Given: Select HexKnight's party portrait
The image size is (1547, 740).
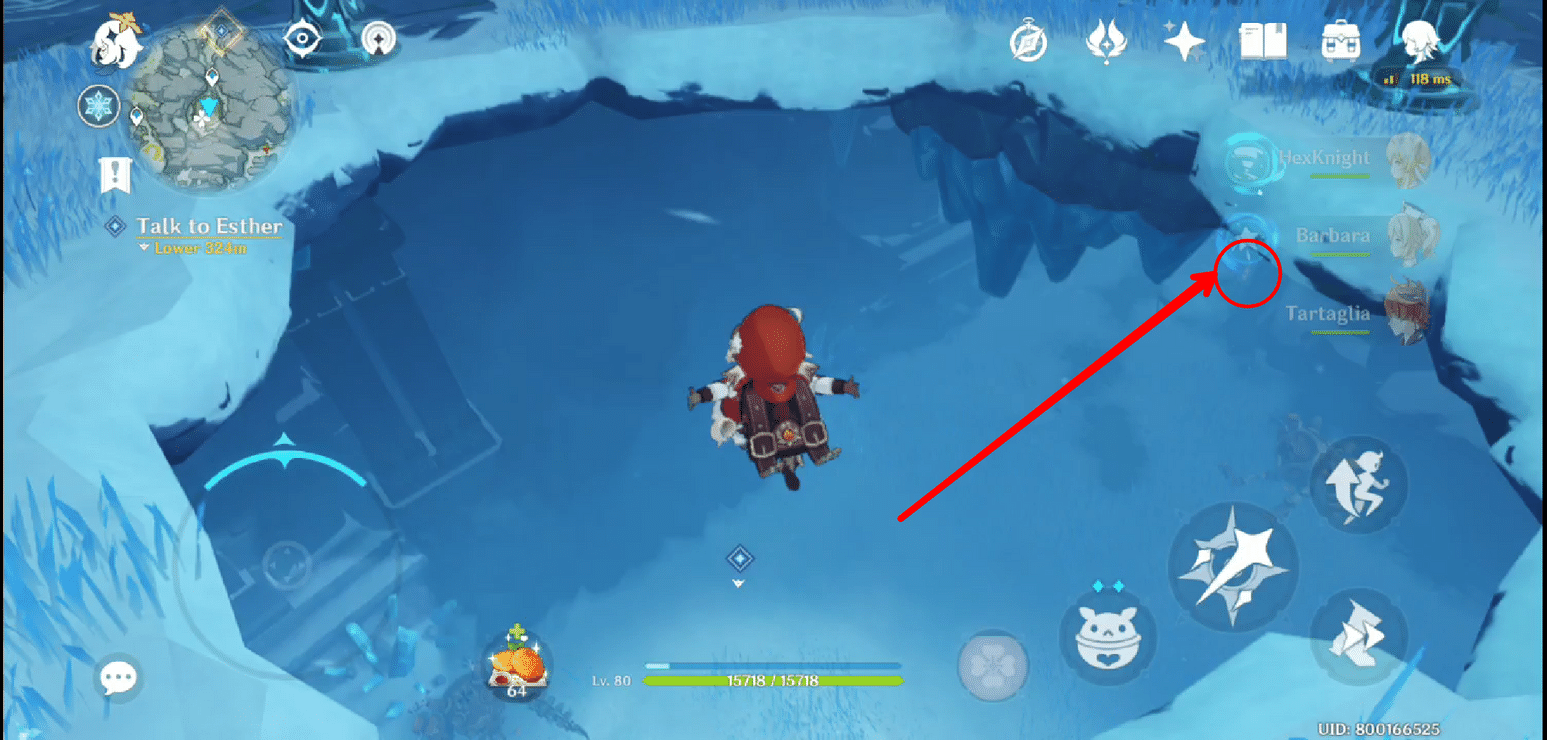Looking at the screenshot, I should coord(1411,158).
